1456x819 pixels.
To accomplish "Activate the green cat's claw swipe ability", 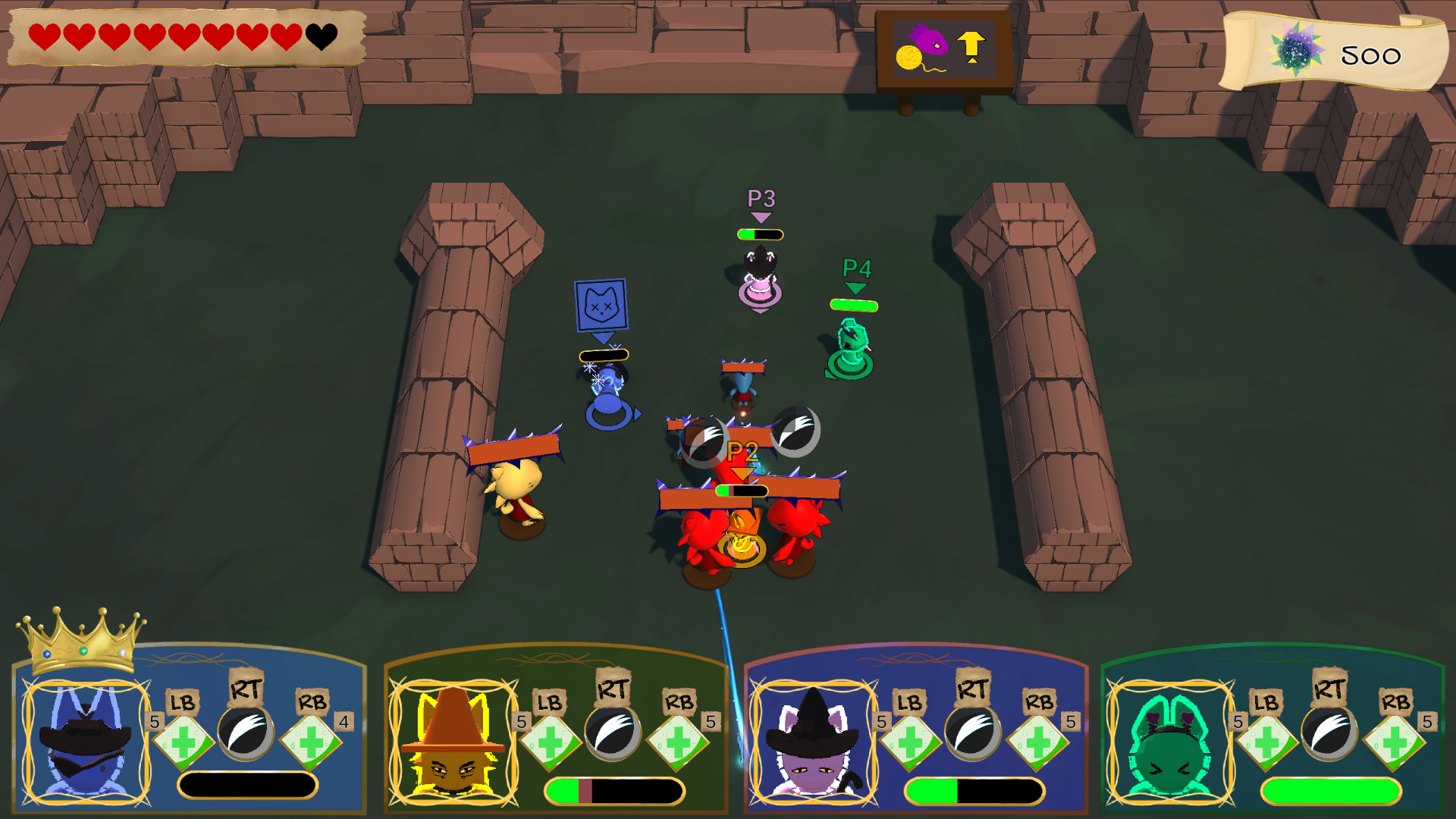I will [x=1329, y=732].
